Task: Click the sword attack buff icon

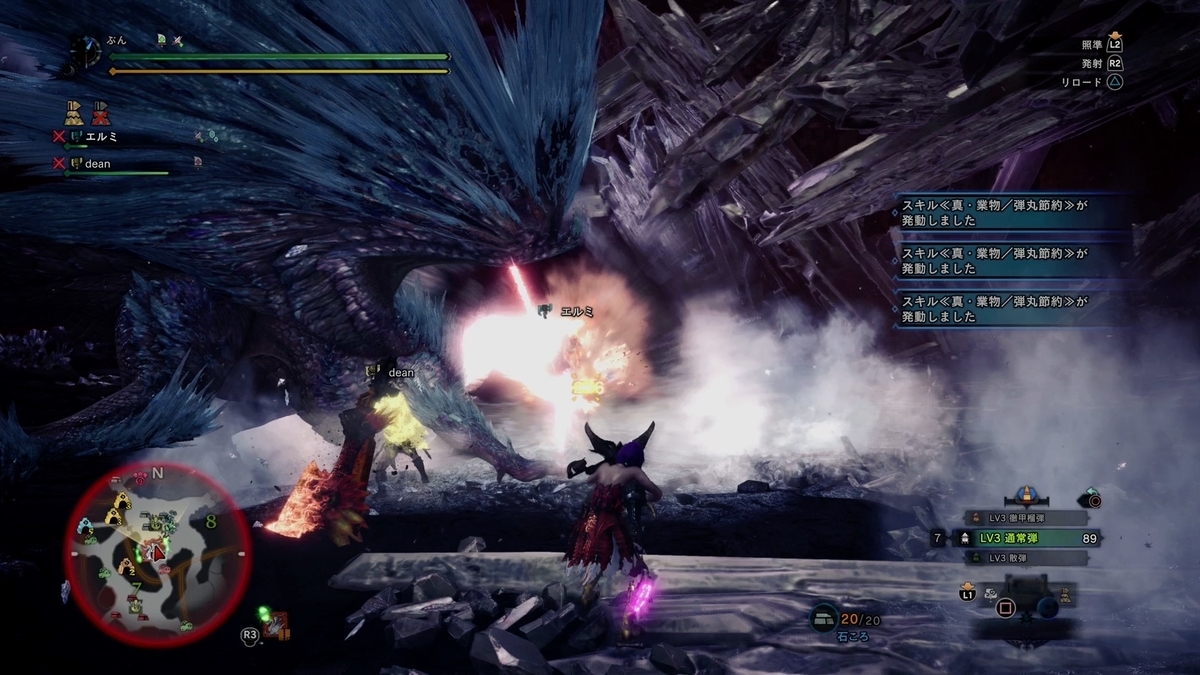Action: pos(178,41)
